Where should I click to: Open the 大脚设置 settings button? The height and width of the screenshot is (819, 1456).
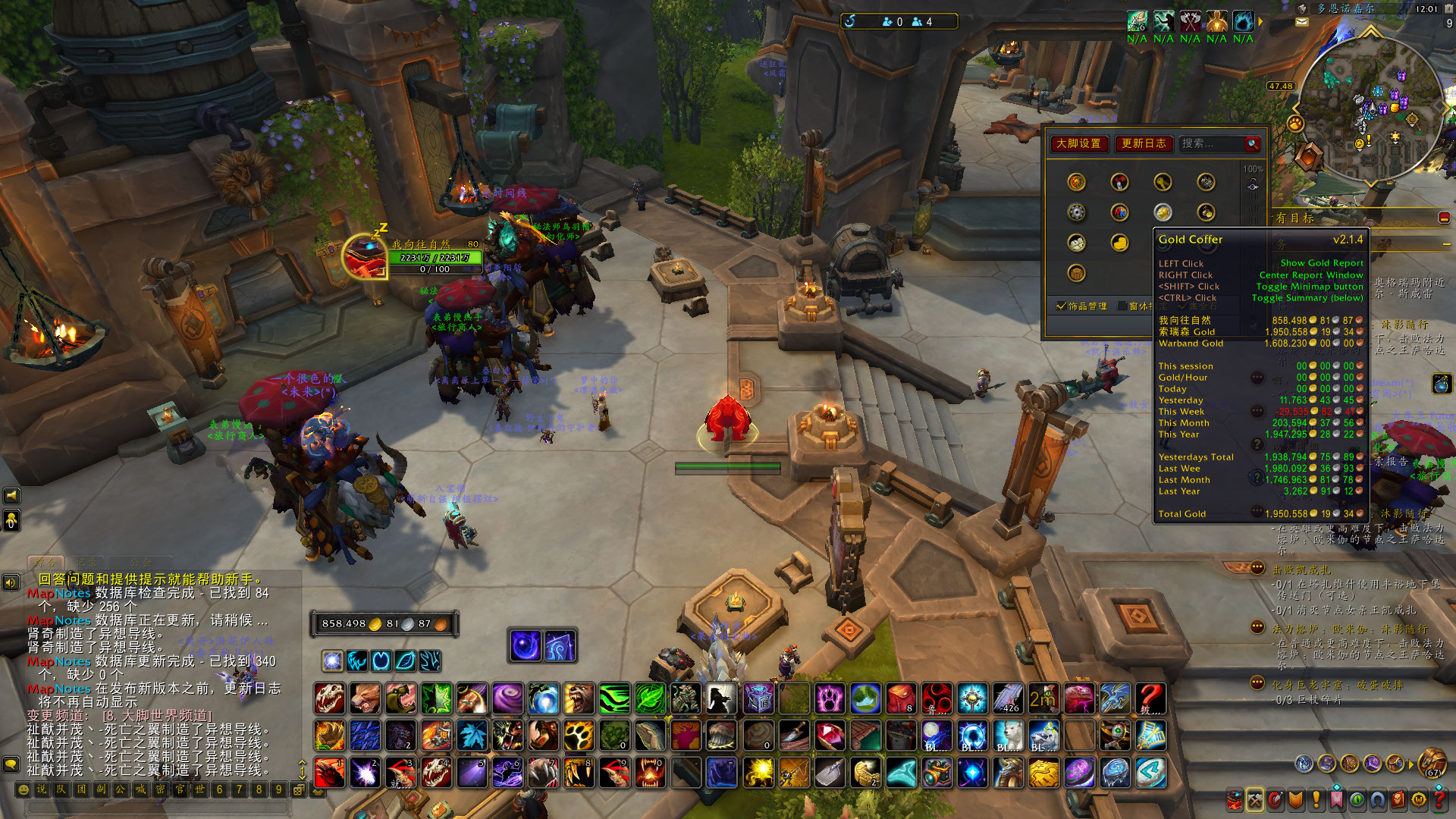pyautogui.click(x=1079, y=143)
